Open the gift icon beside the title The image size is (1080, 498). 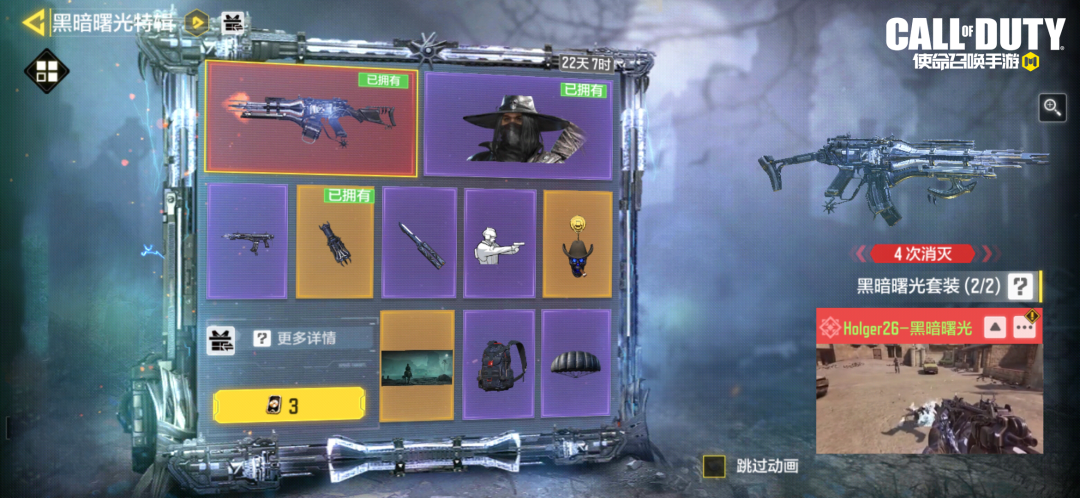pos(232,22)
